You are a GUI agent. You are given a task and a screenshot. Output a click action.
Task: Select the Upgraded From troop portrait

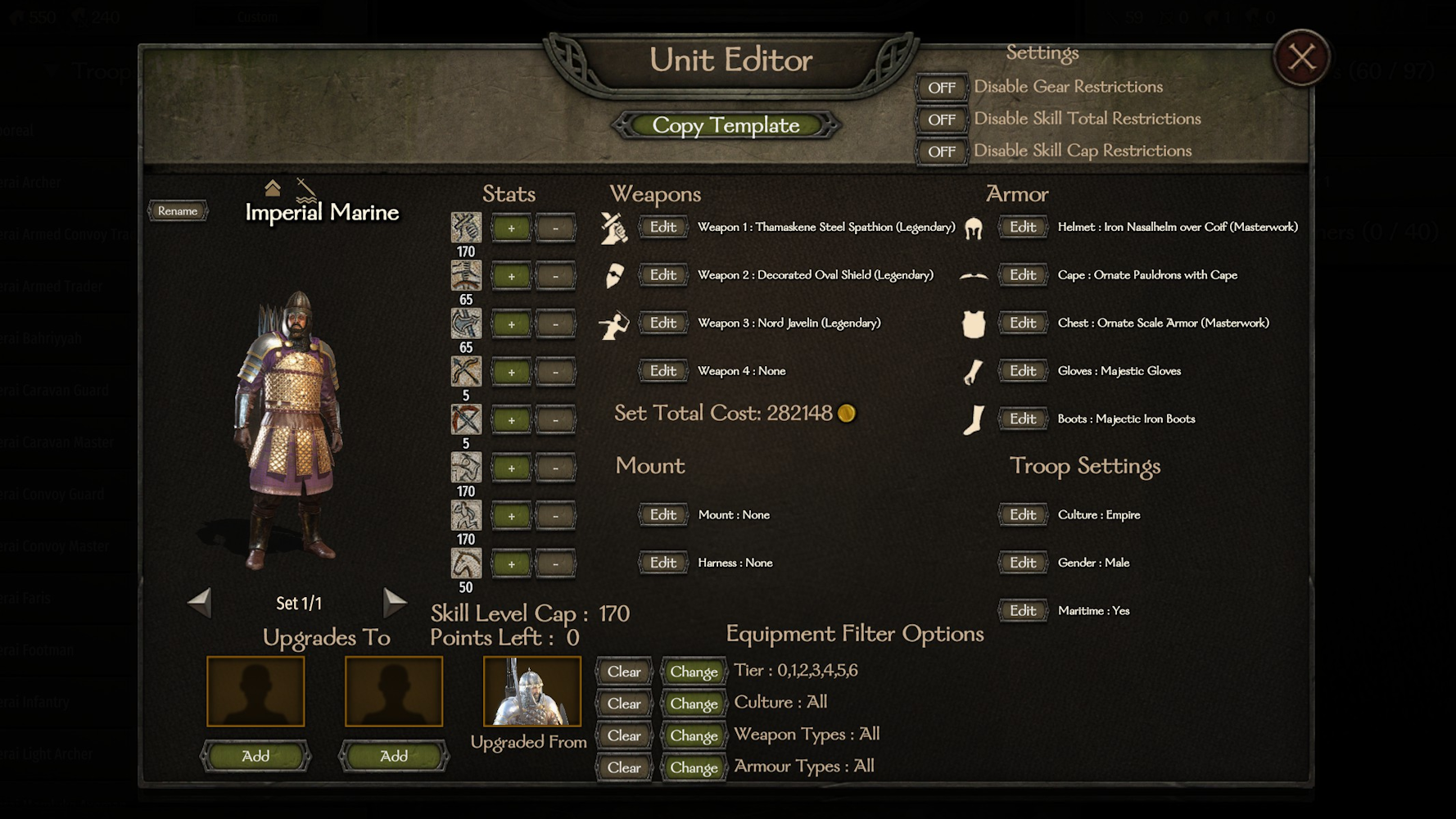[532, 691]
